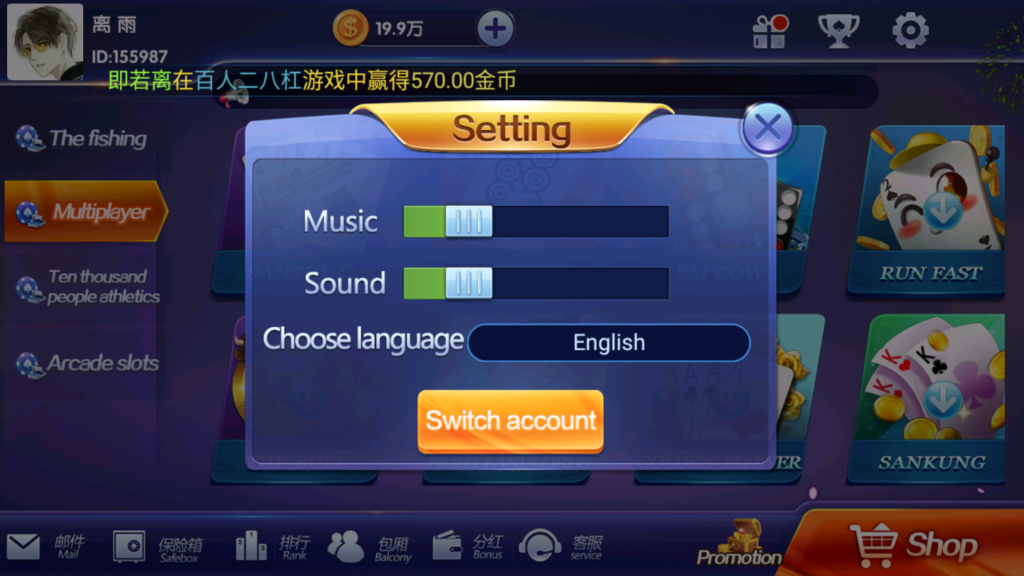The width and height of the screenshot is (1024, 576).
Task: Open the Sankung game tile
Action: click(930, 400)
